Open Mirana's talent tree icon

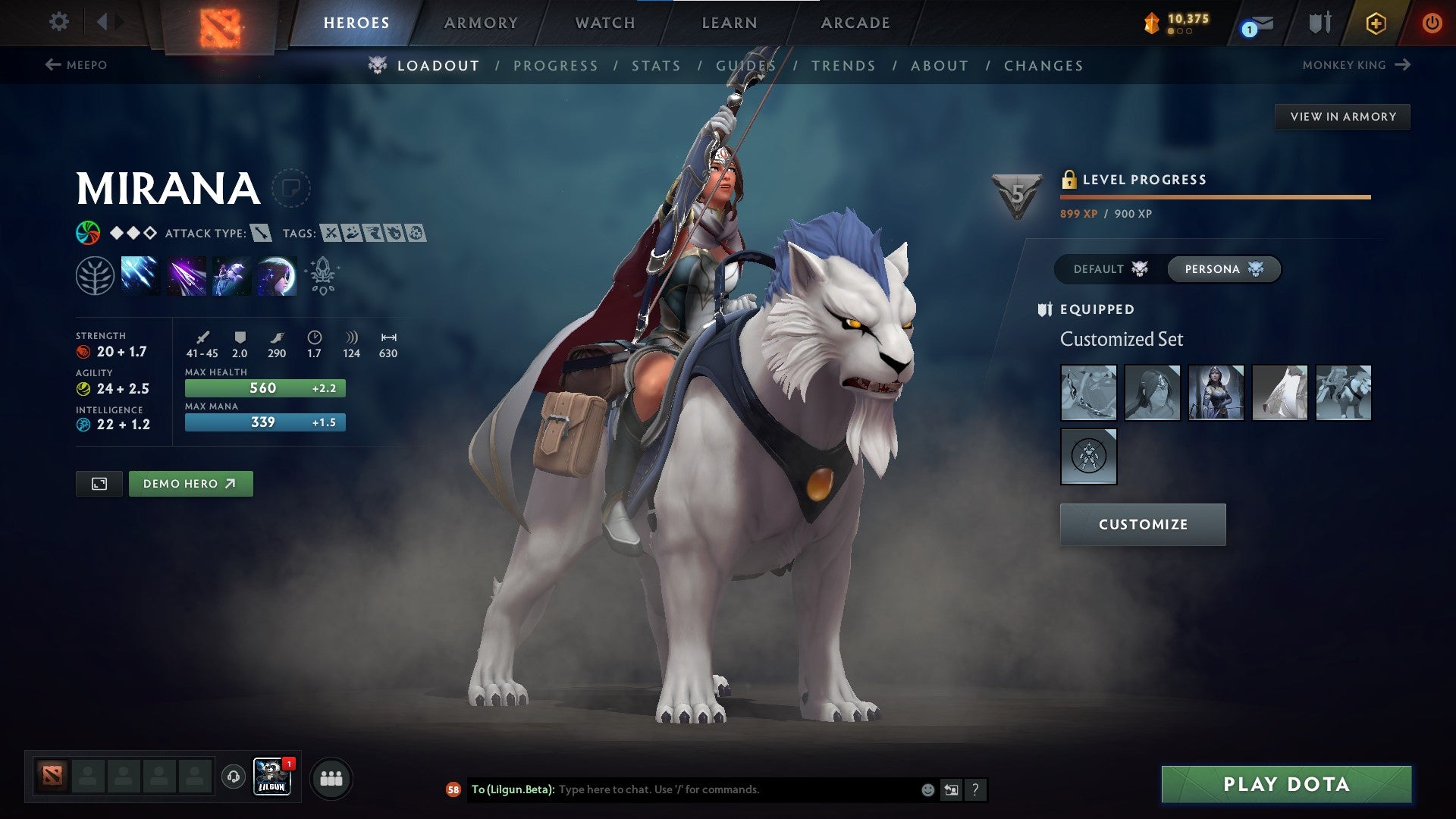(95, 275)
